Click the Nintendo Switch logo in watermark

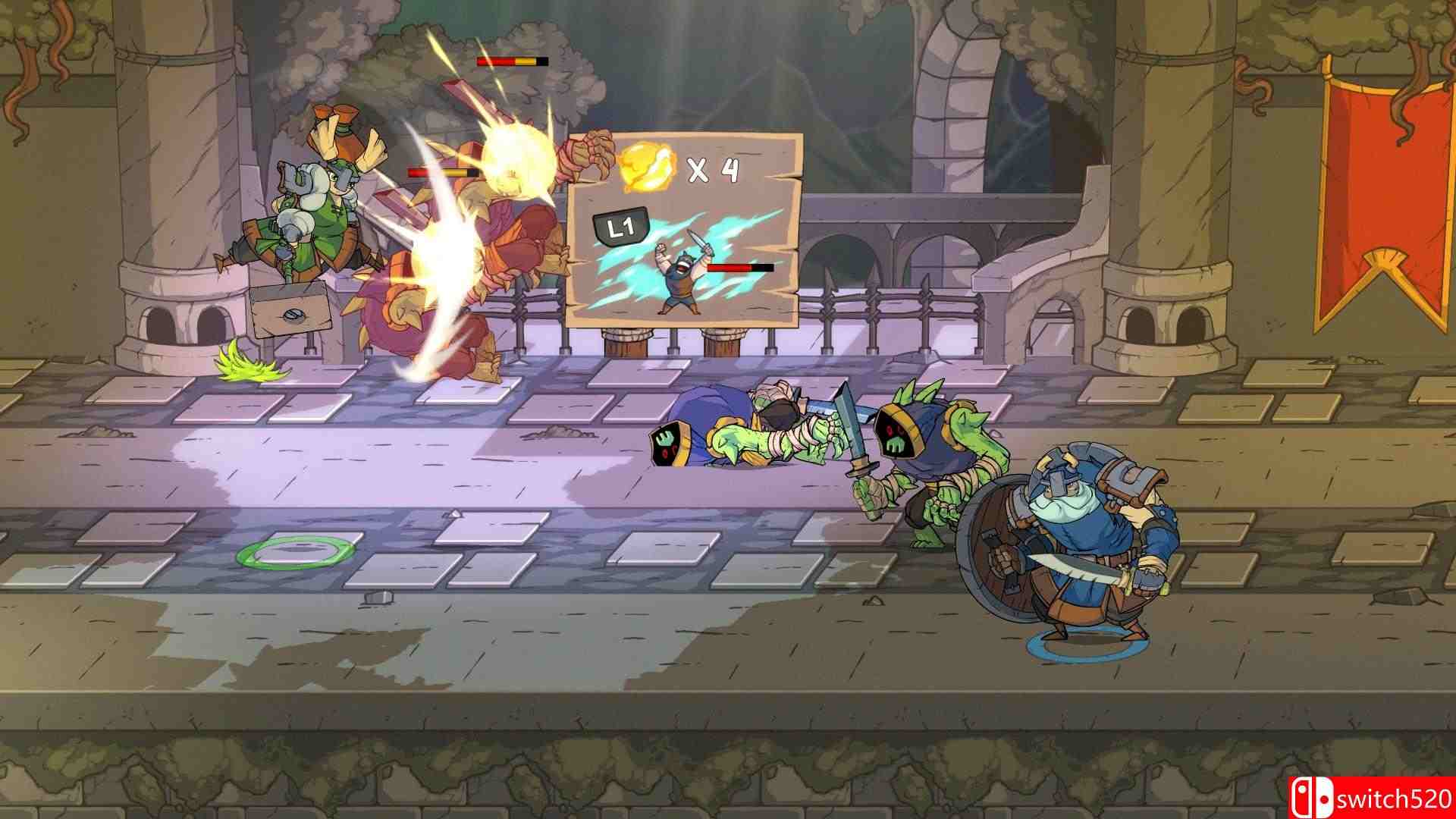[x=1315, y=793]
